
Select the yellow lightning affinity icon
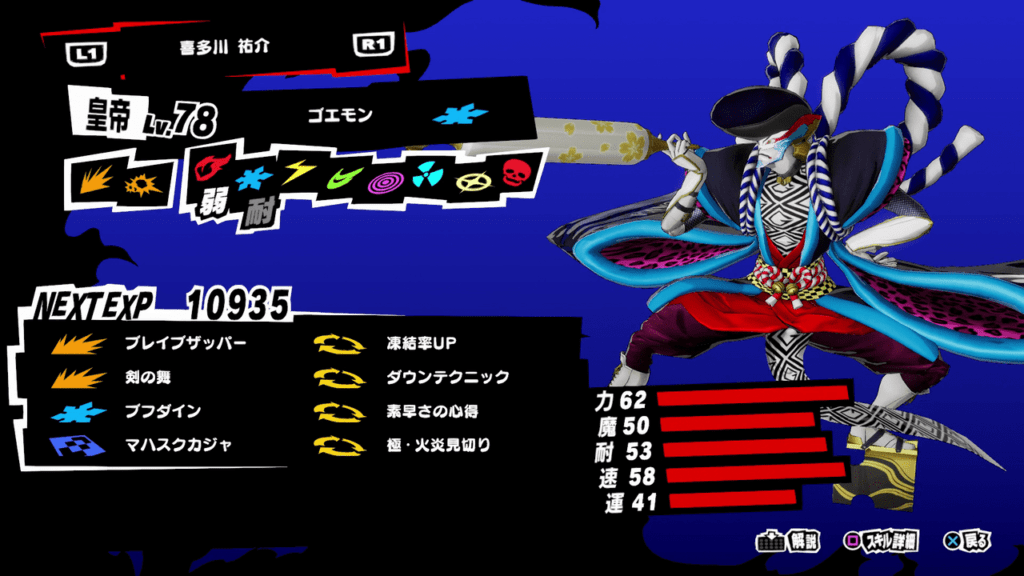(296, 174)
